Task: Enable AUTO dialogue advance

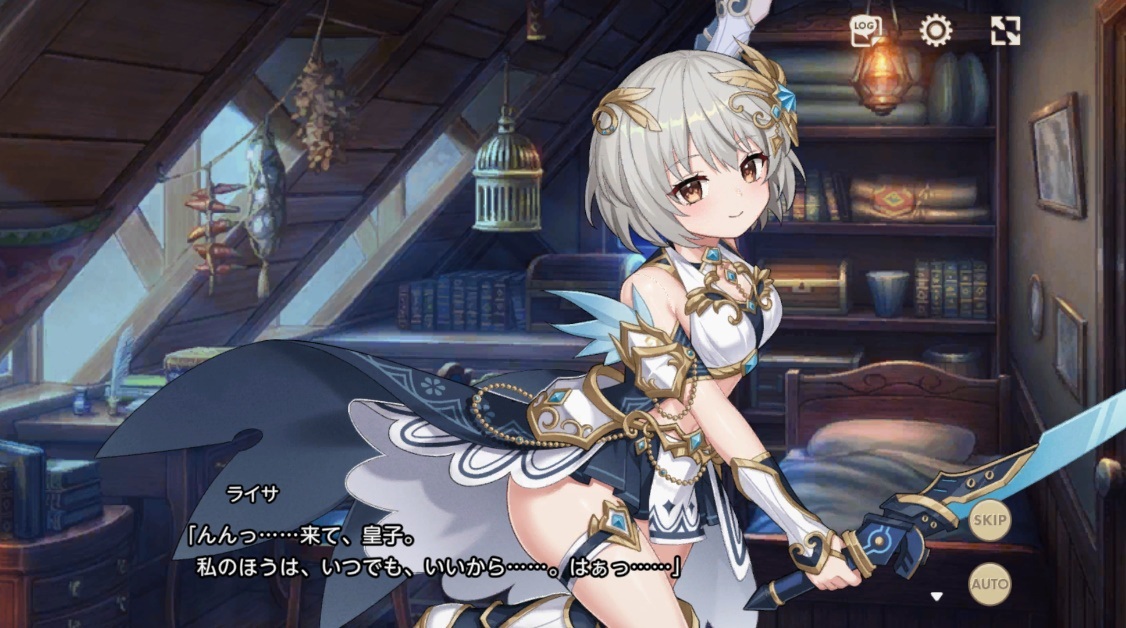Action: pyautogui.click(x=989, y=583)
